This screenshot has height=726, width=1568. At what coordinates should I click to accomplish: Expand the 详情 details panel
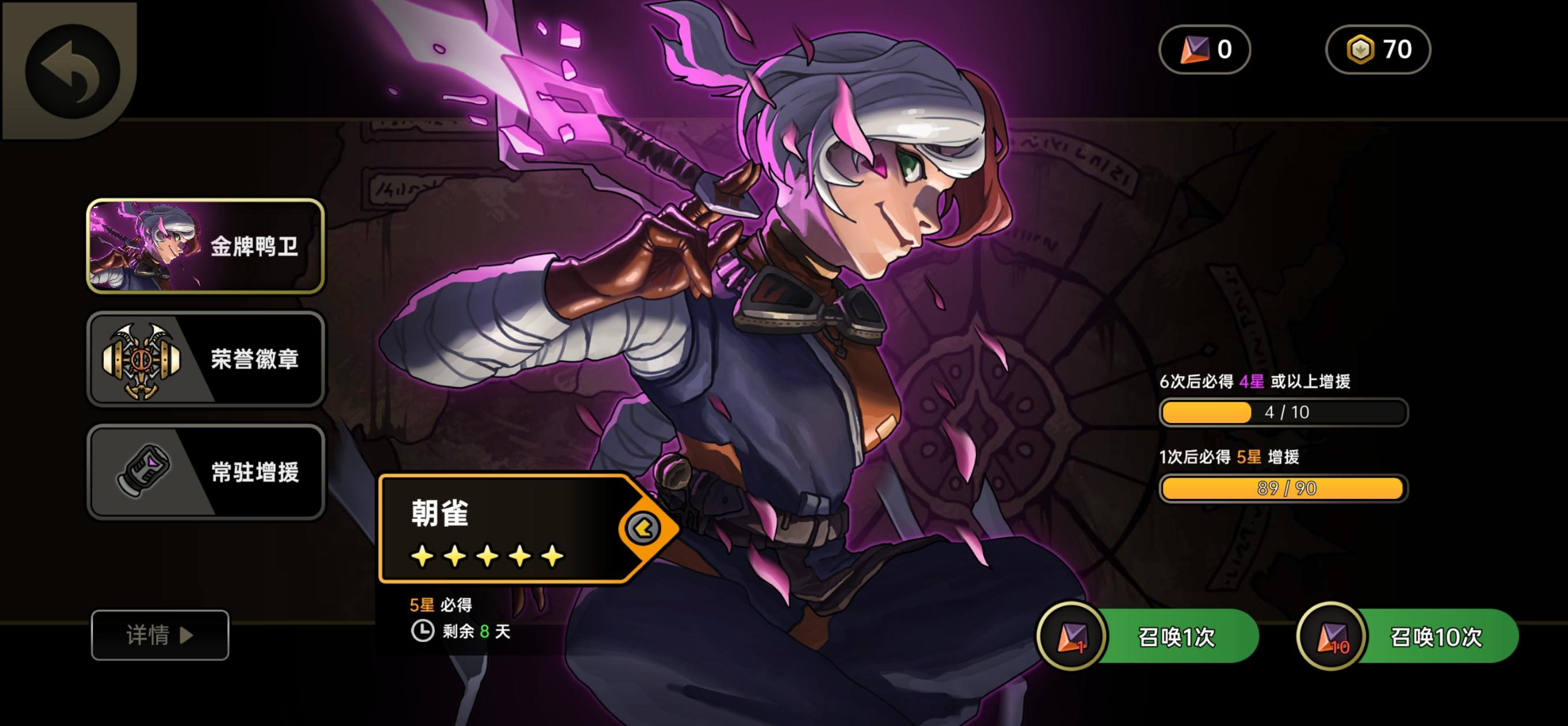click(x=159, y=635)
